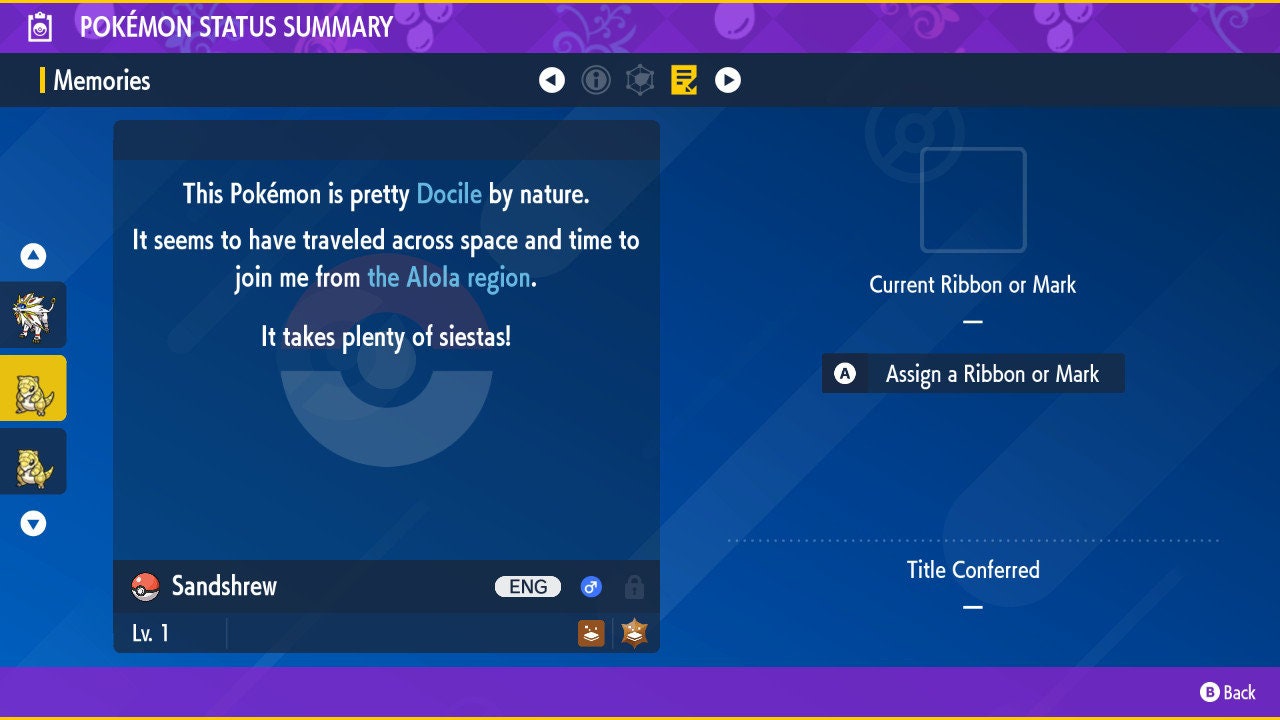The height and width of the screenshot is (720, 1280).
Task: Select Solgaleo in the party list
Action: click(33, 315)
